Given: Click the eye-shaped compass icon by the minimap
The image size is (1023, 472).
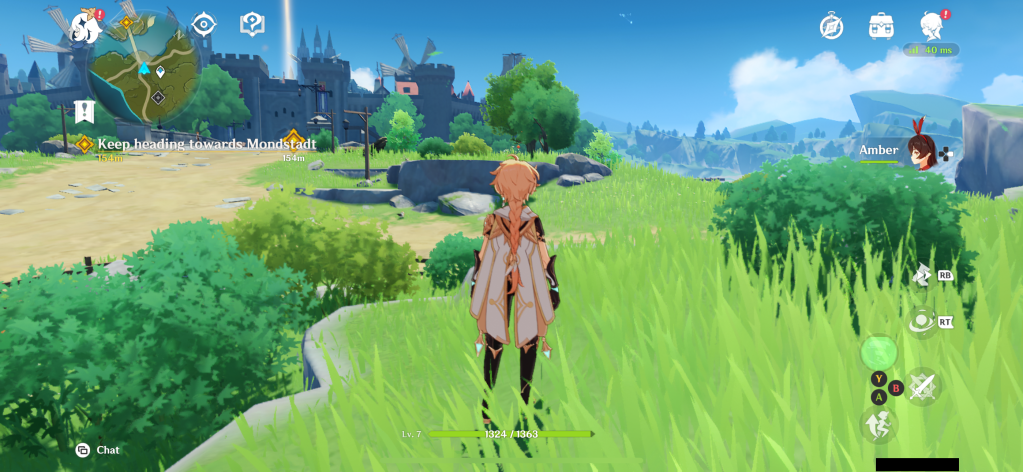Looking at the screenshot, I should click(204, 24).
